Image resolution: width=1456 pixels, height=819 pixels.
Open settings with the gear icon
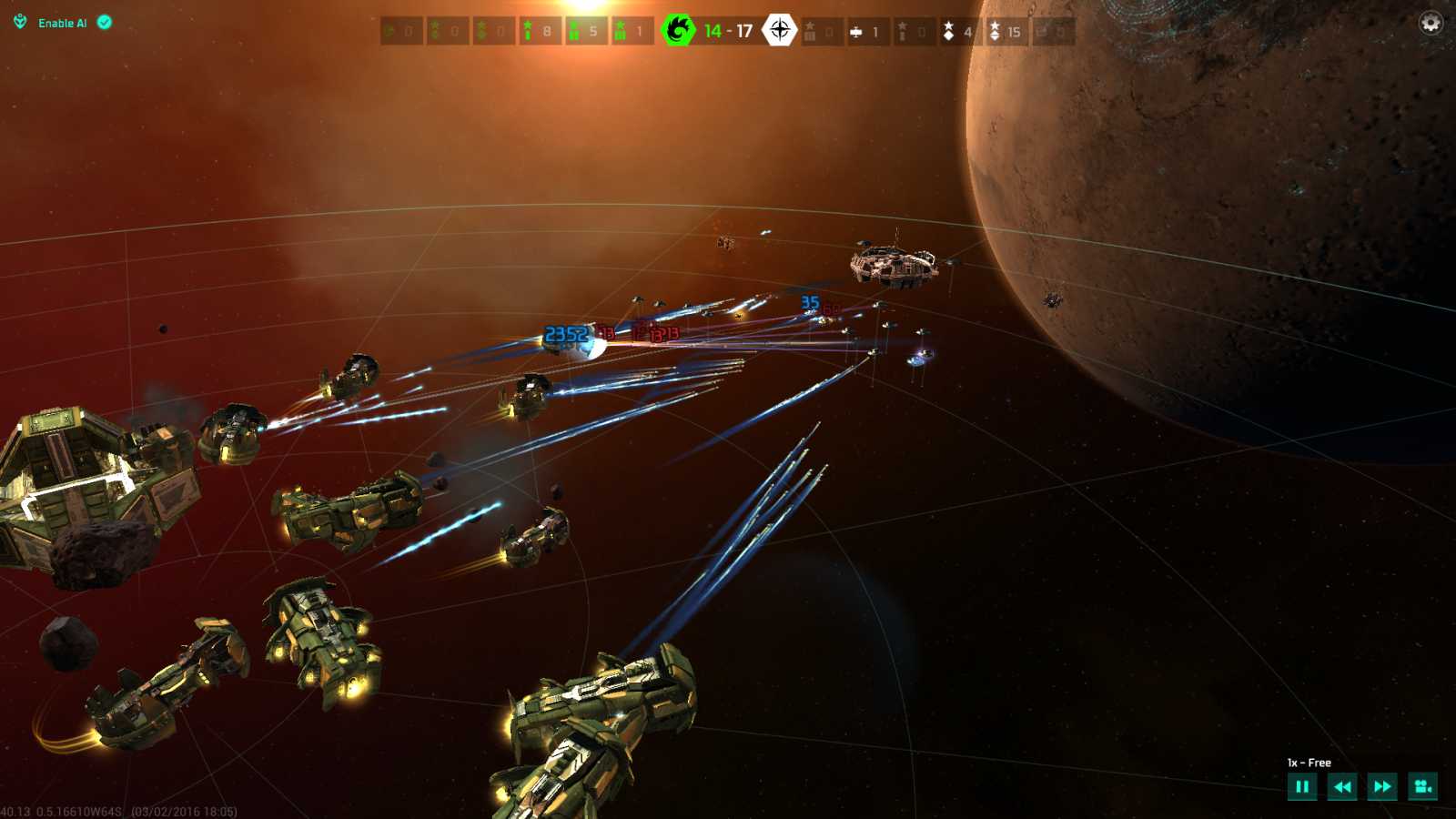(1431, 23)
